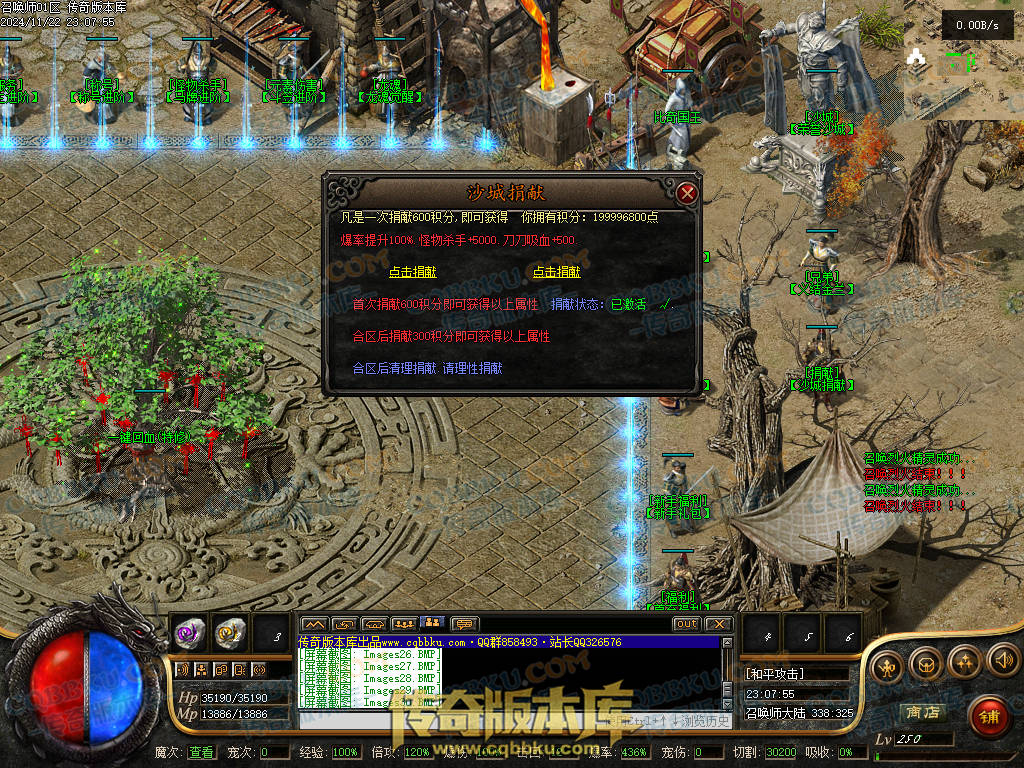1024x768 pixels.
Task: Open the skills sparkle icon
Action: (965, 661)
